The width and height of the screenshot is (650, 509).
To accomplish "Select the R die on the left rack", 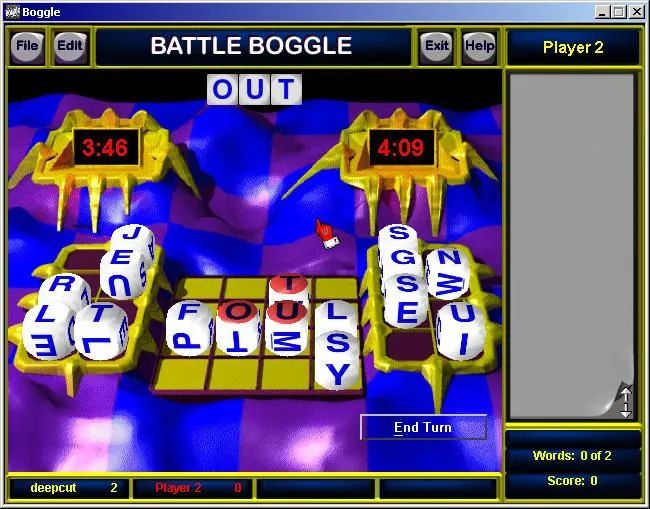I will click(65, 287).
